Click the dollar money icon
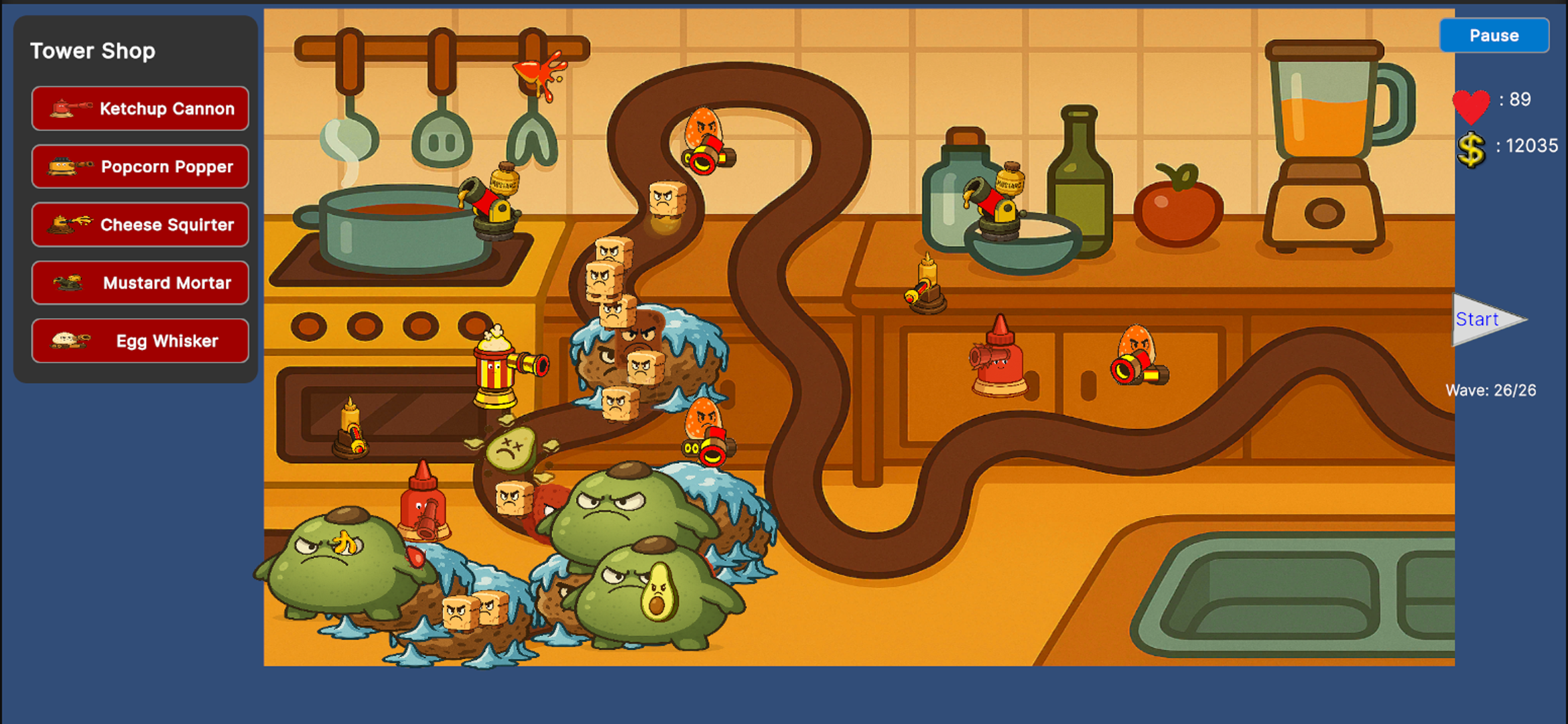Image resolution: width=1568 pixels, height=724 pixels. (x=1472, y=149)
